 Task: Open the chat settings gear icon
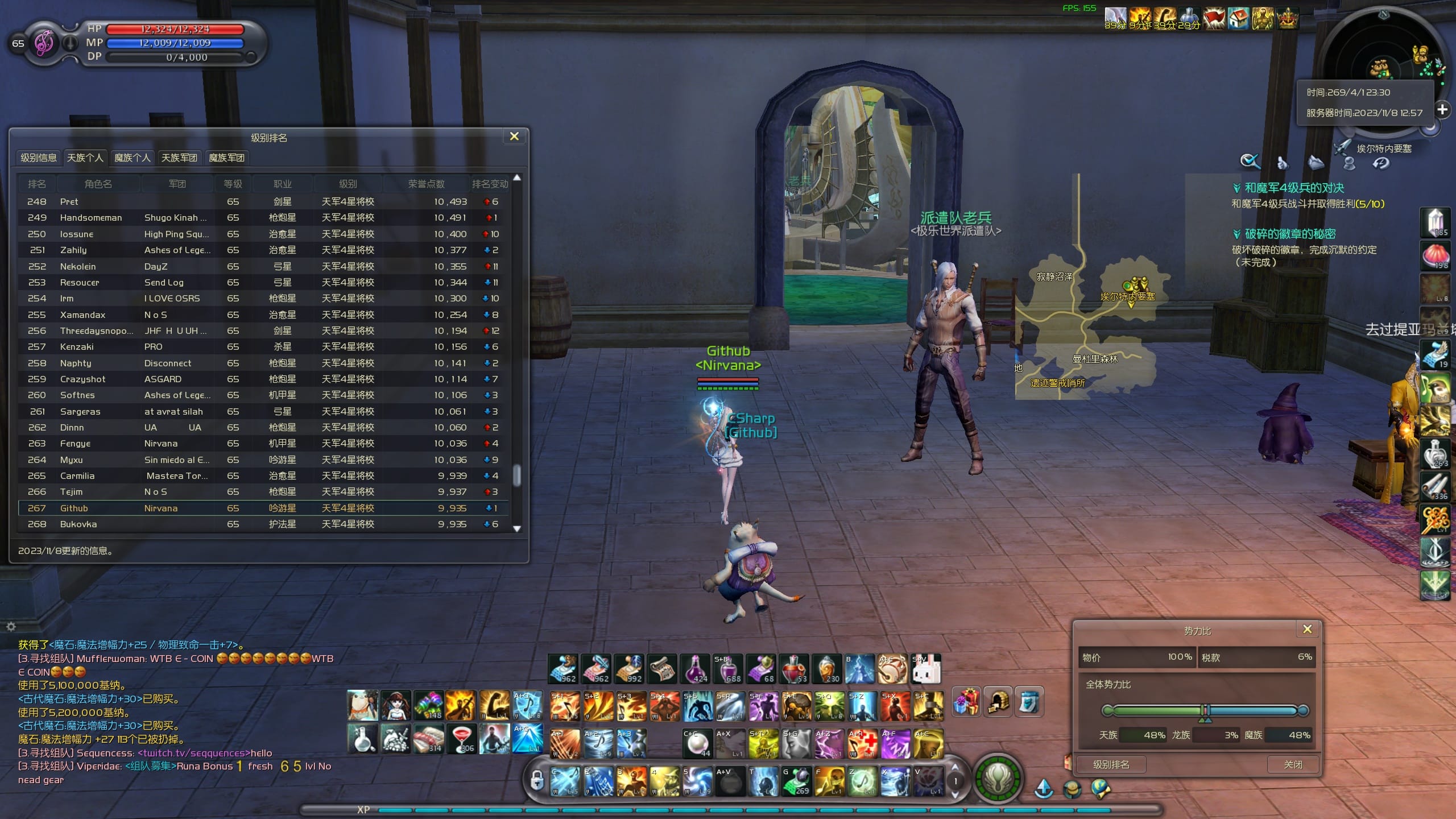(11, 626)
